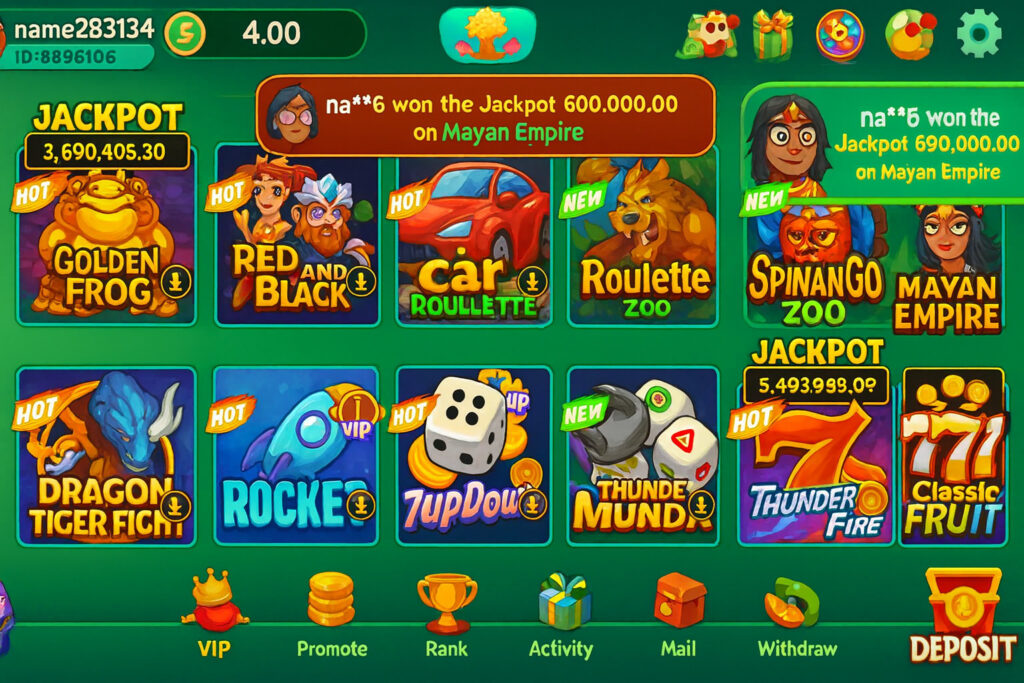Open the VIP menu
Screen dimensions: 1024x683
click(x=214, y=613)
